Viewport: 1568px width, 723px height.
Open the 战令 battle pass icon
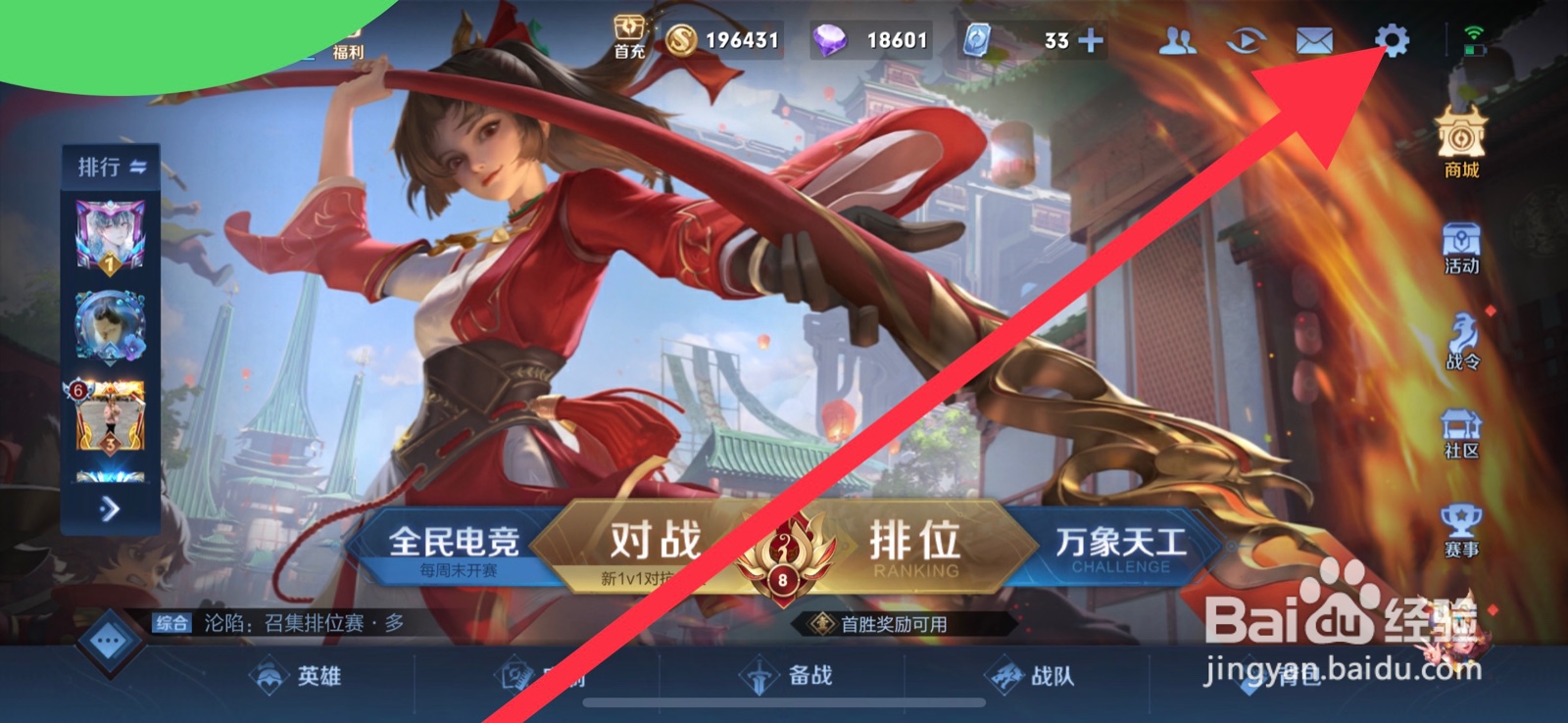[1461, 333]
